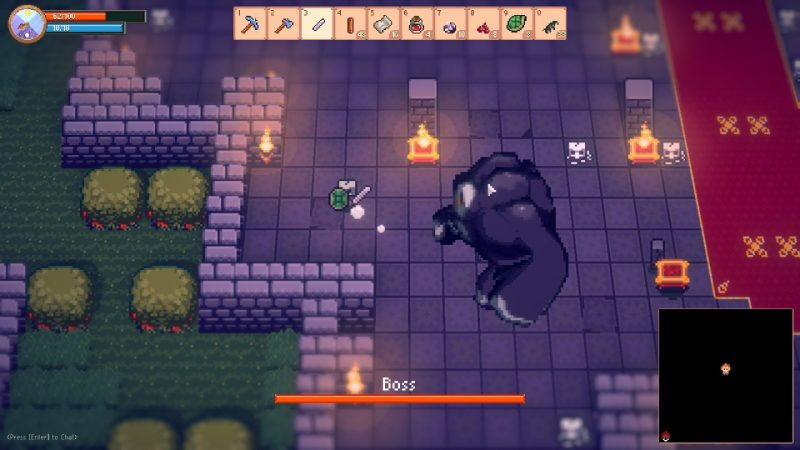Equip the green leaf from slot 9

[515, 23]
